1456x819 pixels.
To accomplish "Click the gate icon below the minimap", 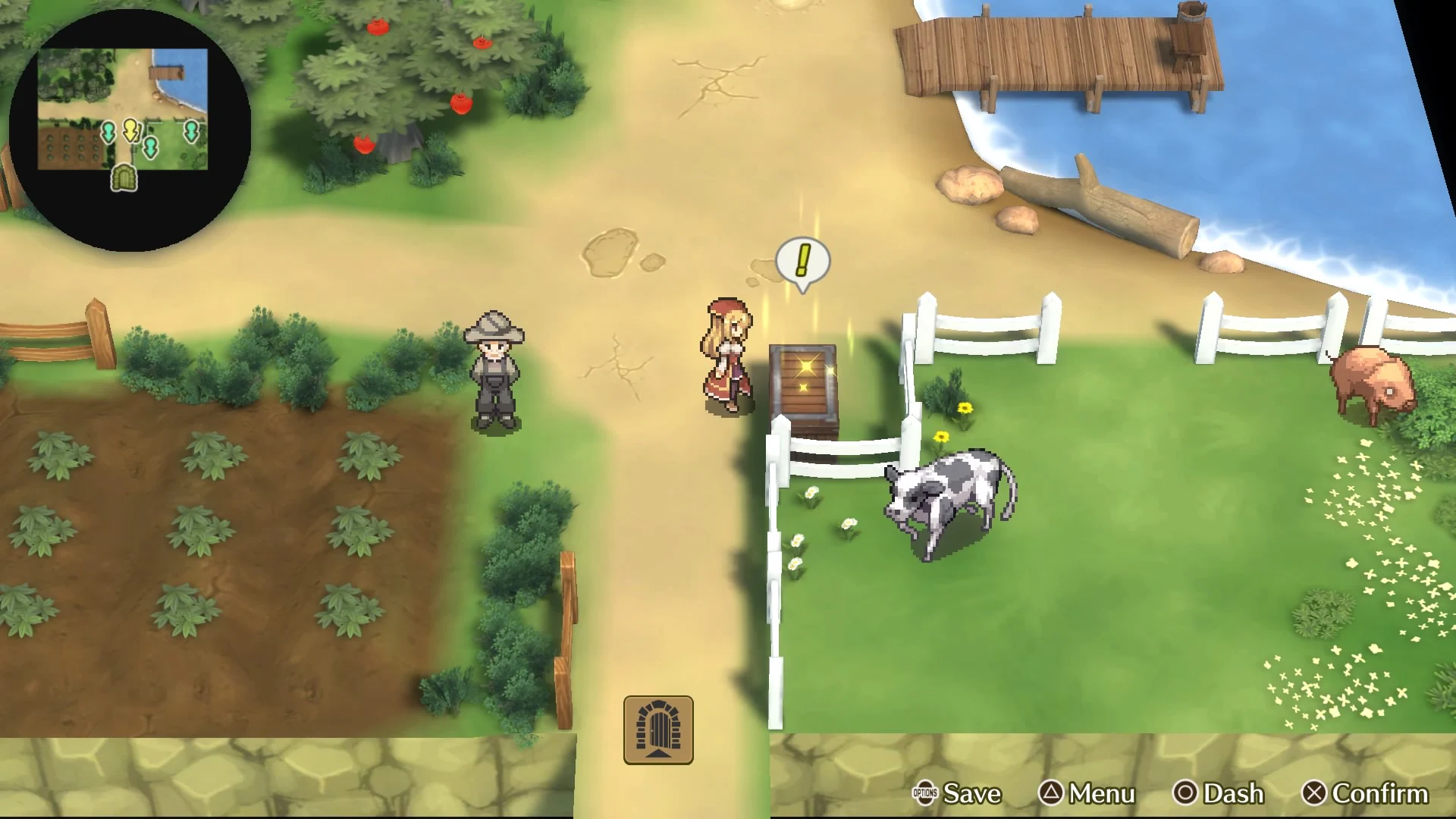I will click(124, 177).
